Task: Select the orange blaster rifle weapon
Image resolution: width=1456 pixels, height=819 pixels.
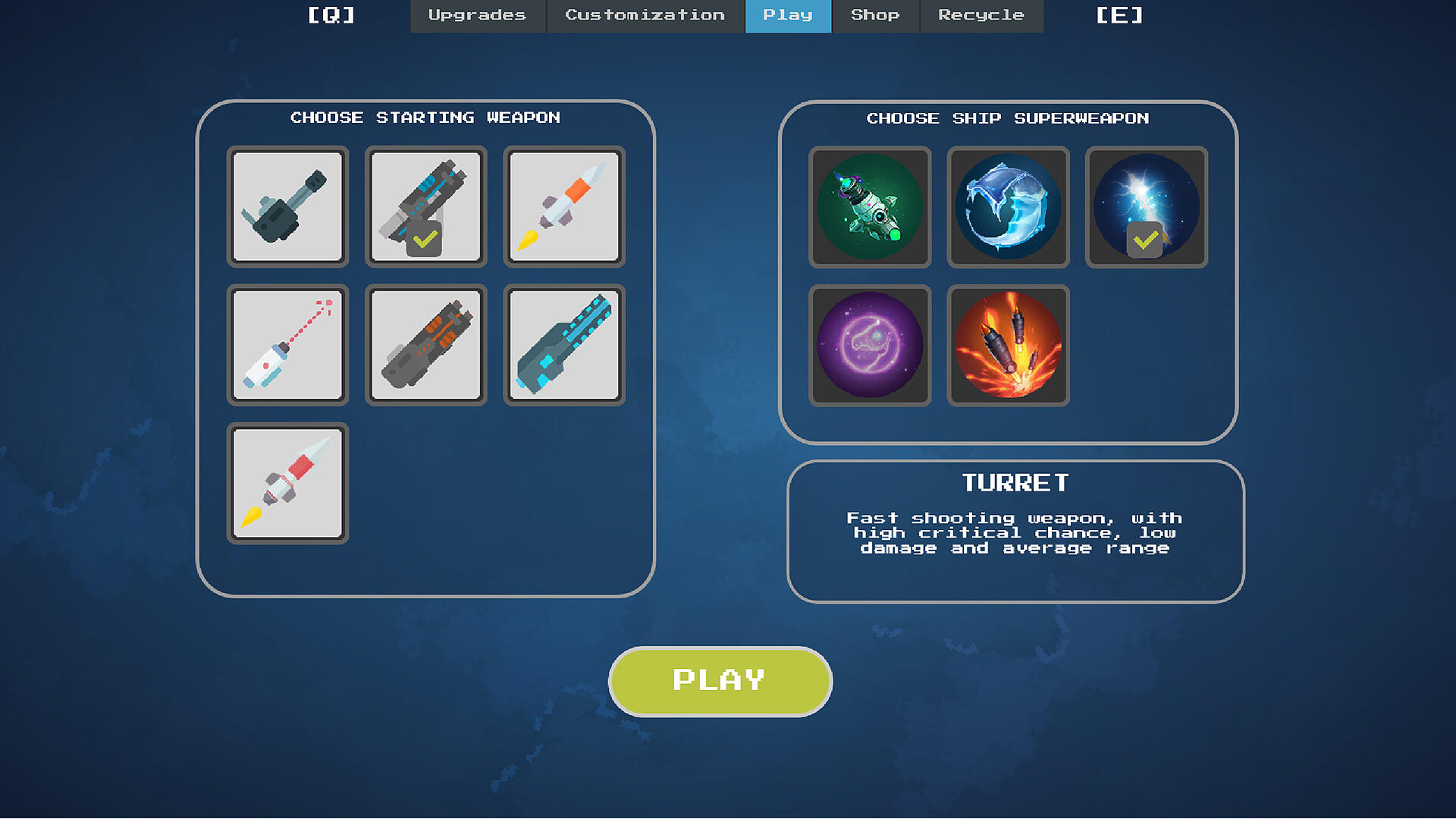Action: (x=425, y=345)
